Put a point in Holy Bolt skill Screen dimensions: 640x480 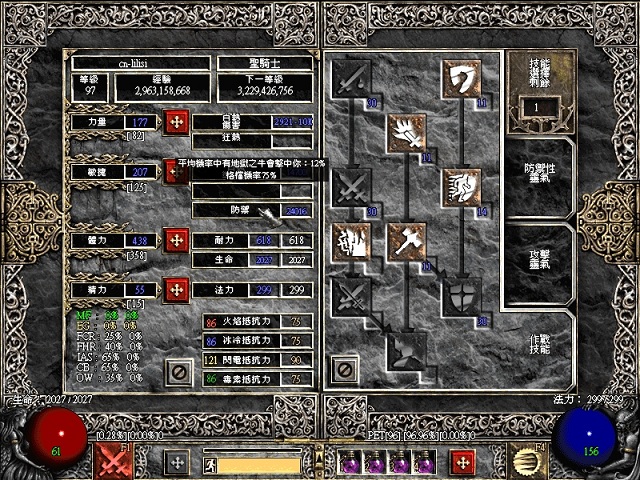pyautogui.click(x=407, y=132)
